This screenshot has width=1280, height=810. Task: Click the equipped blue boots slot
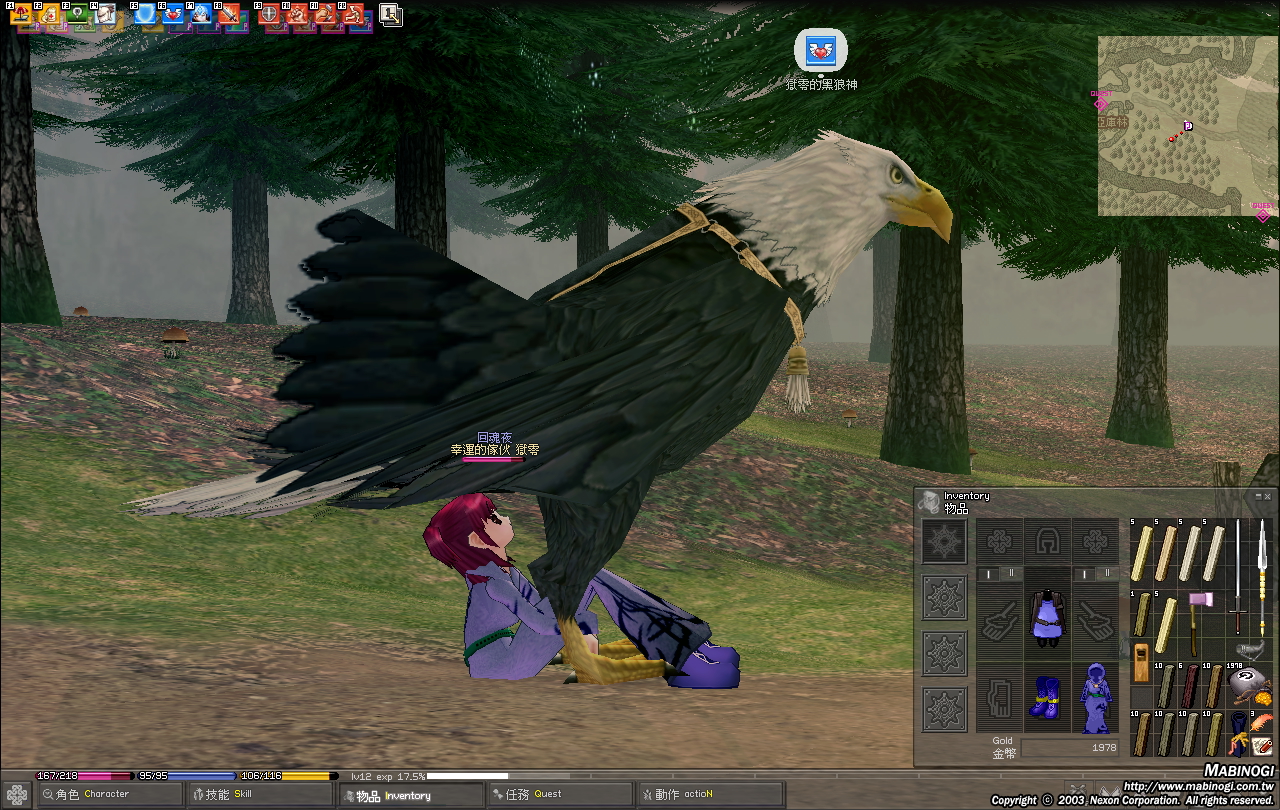(x=1047, y=696)
